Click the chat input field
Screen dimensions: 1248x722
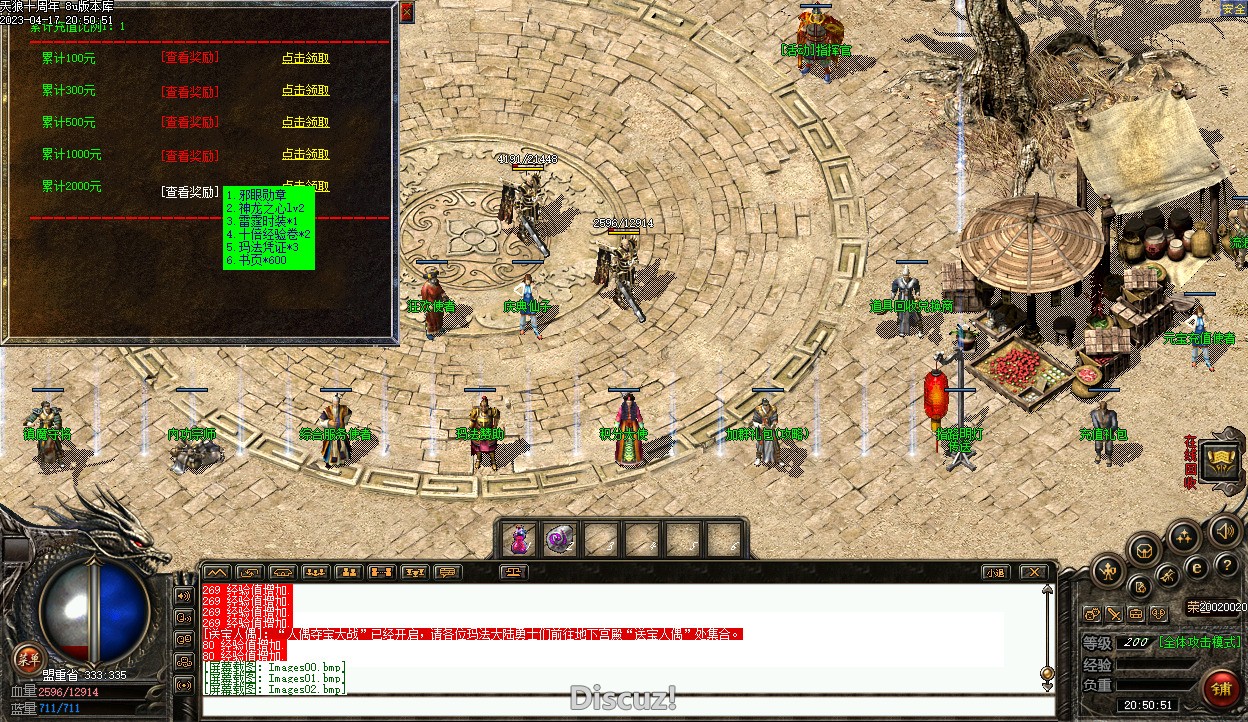pos(620,706)
